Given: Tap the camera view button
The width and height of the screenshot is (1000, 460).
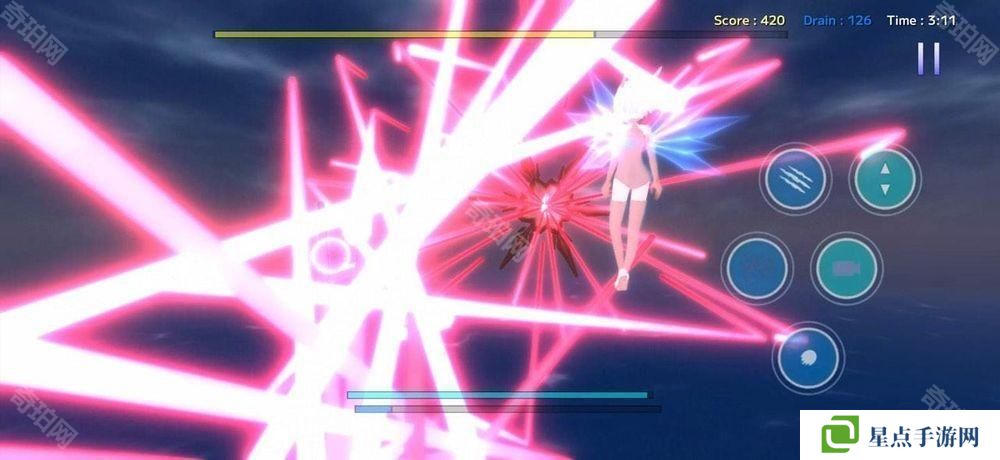Looking at the screenshot, I should (846, 268).
